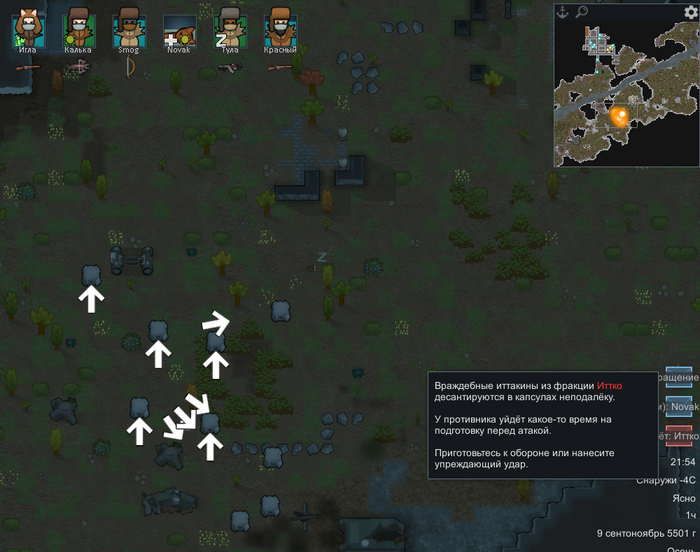Pick the sleeping colonist Тула's portrait
Screen dimensions: 700x552
[x=229, y=29]
